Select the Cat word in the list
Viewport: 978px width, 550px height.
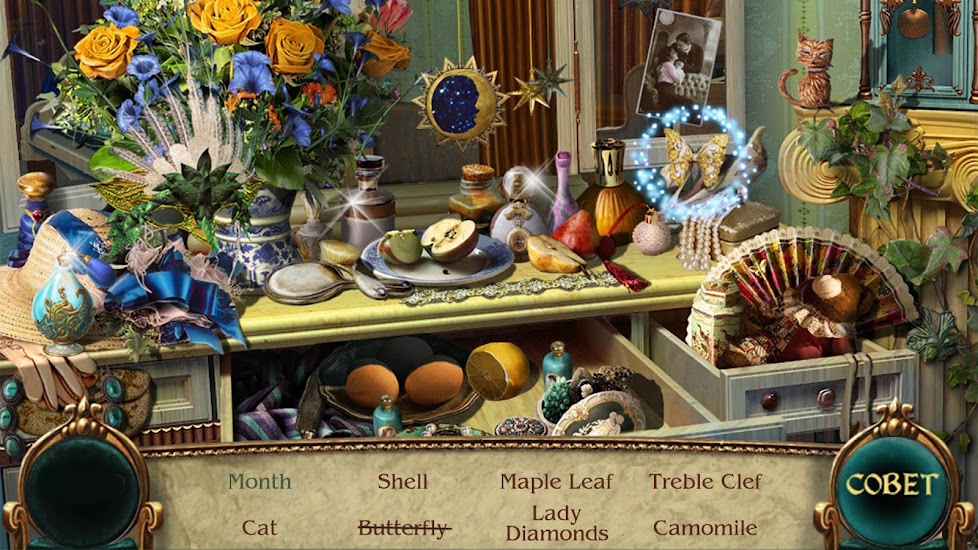tap(259, 527)
